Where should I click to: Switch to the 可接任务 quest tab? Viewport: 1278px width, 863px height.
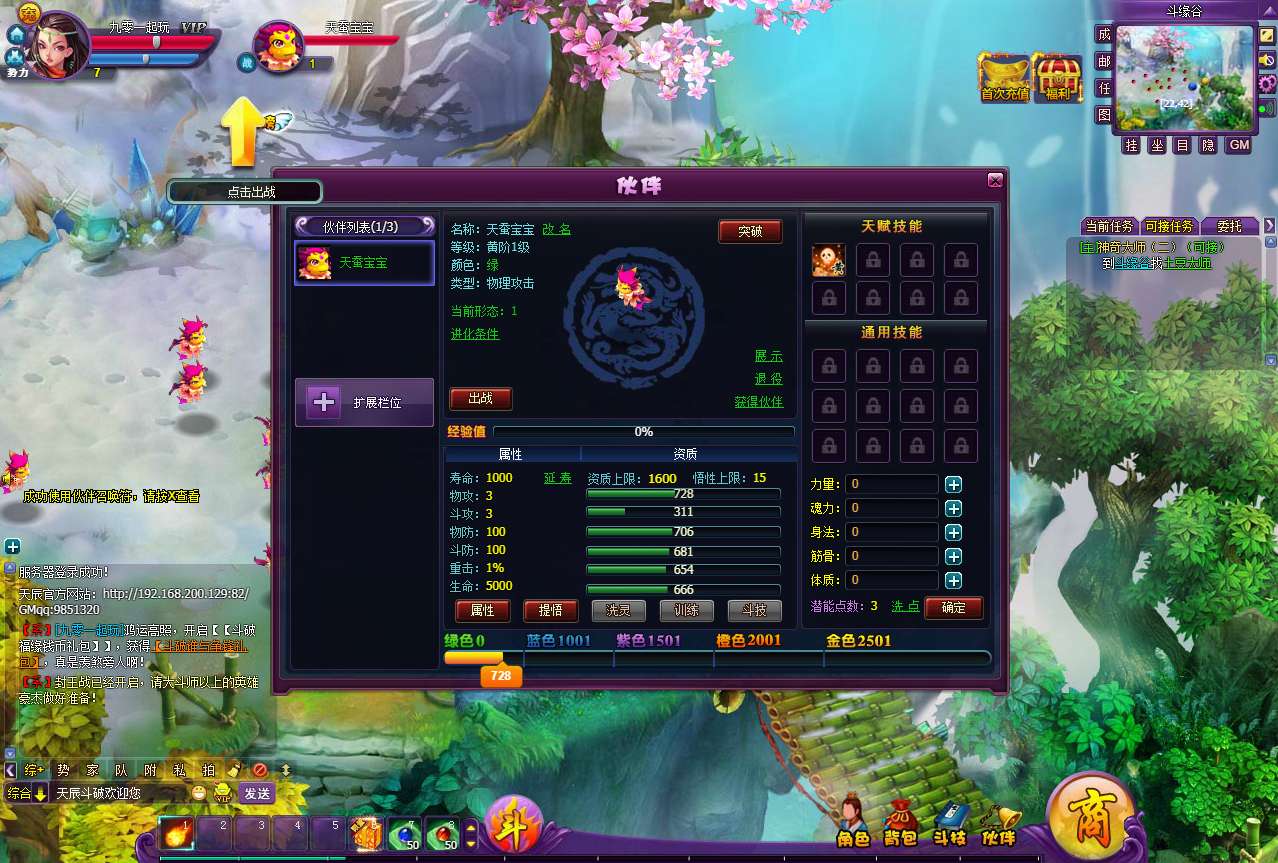pyautogui.click(x=1169, y=226)
